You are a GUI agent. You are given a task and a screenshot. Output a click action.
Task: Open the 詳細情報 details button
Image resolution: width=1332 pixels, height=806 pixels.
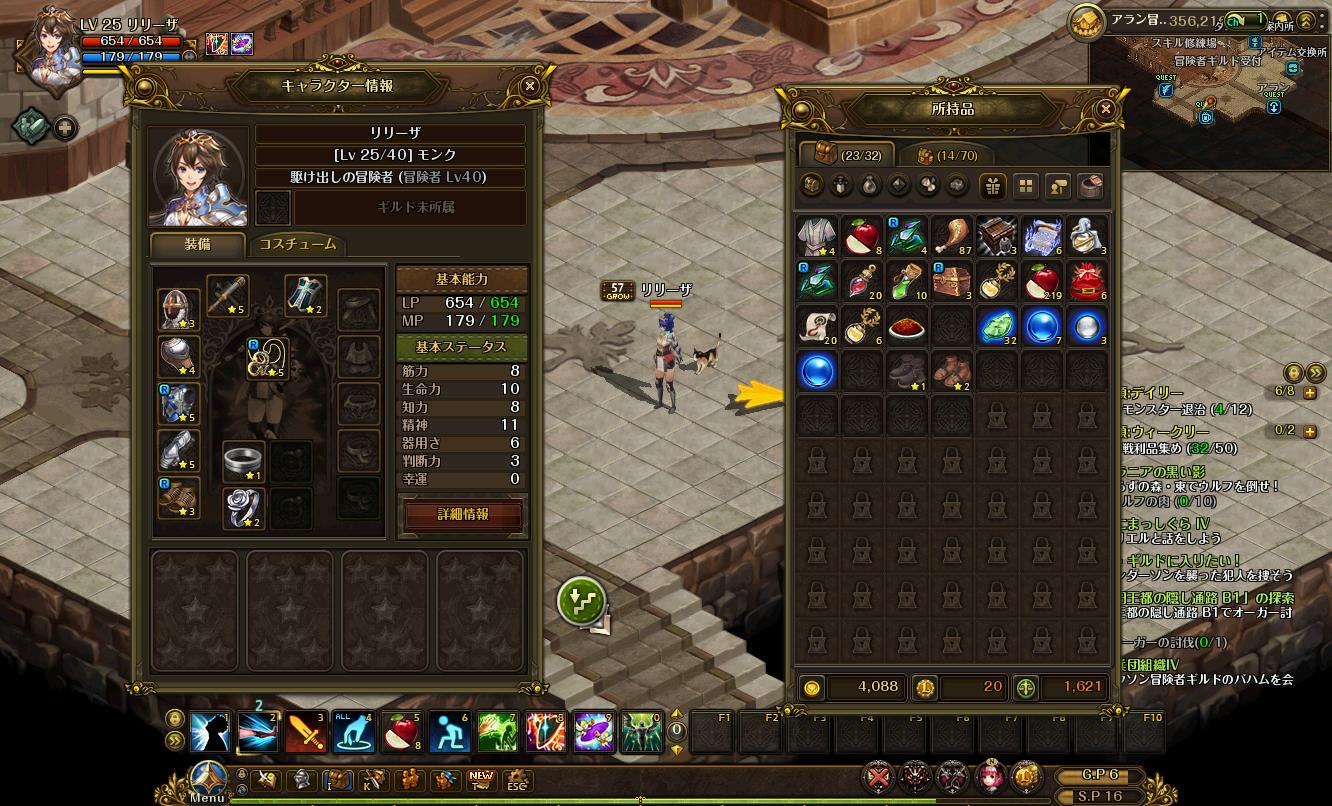pos(463,514)
